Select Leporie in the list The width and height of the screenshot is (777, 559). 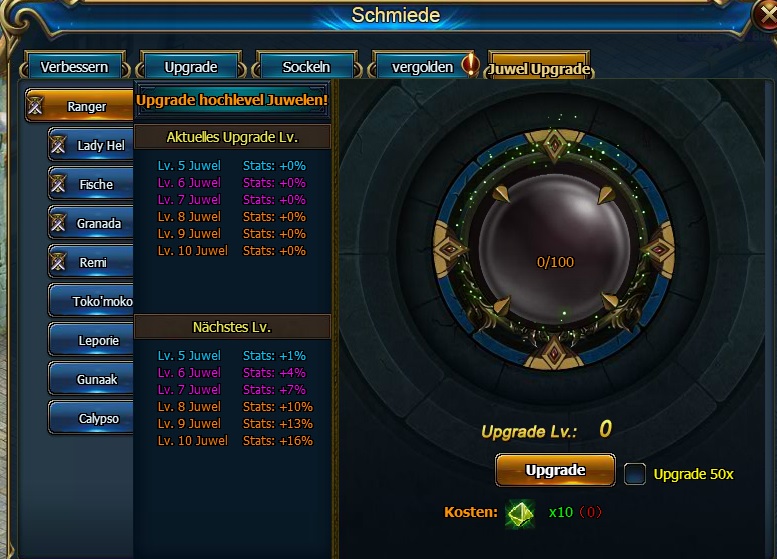[x=92, y=340]
